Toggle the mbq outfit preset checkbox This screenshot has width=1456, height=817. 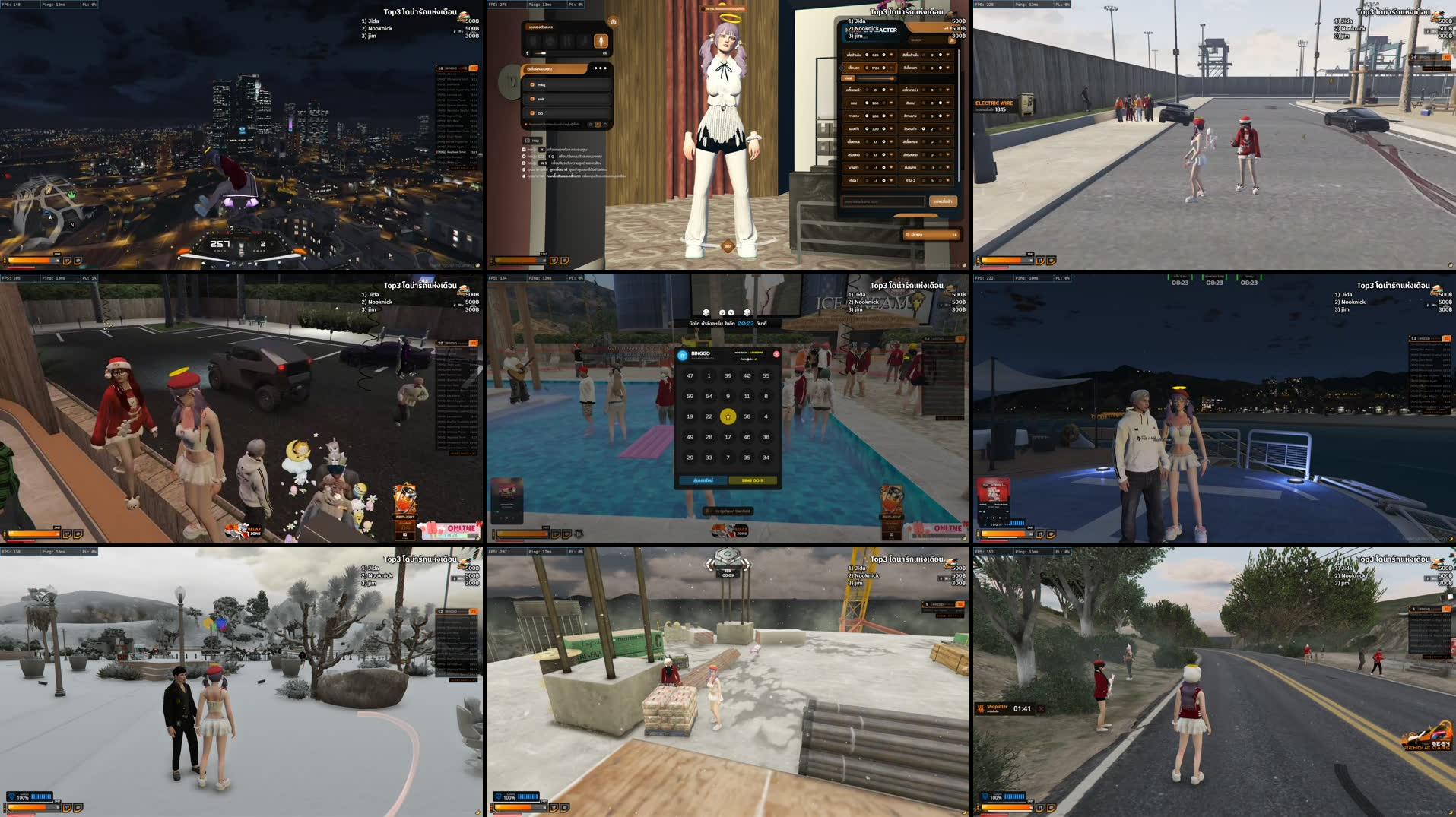[533, 85]
